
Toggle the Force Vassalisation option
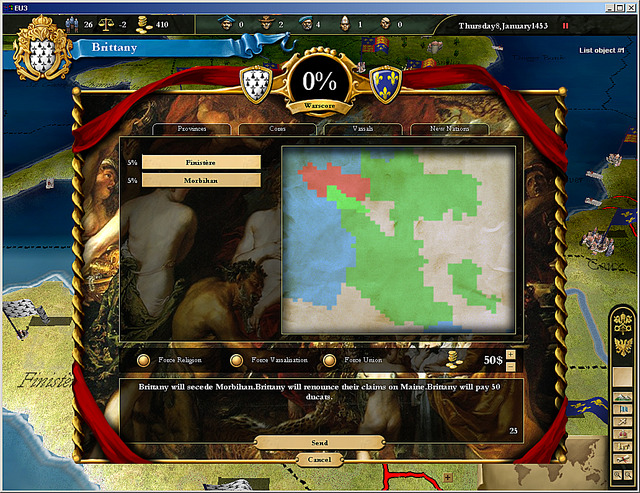(237, 360)
